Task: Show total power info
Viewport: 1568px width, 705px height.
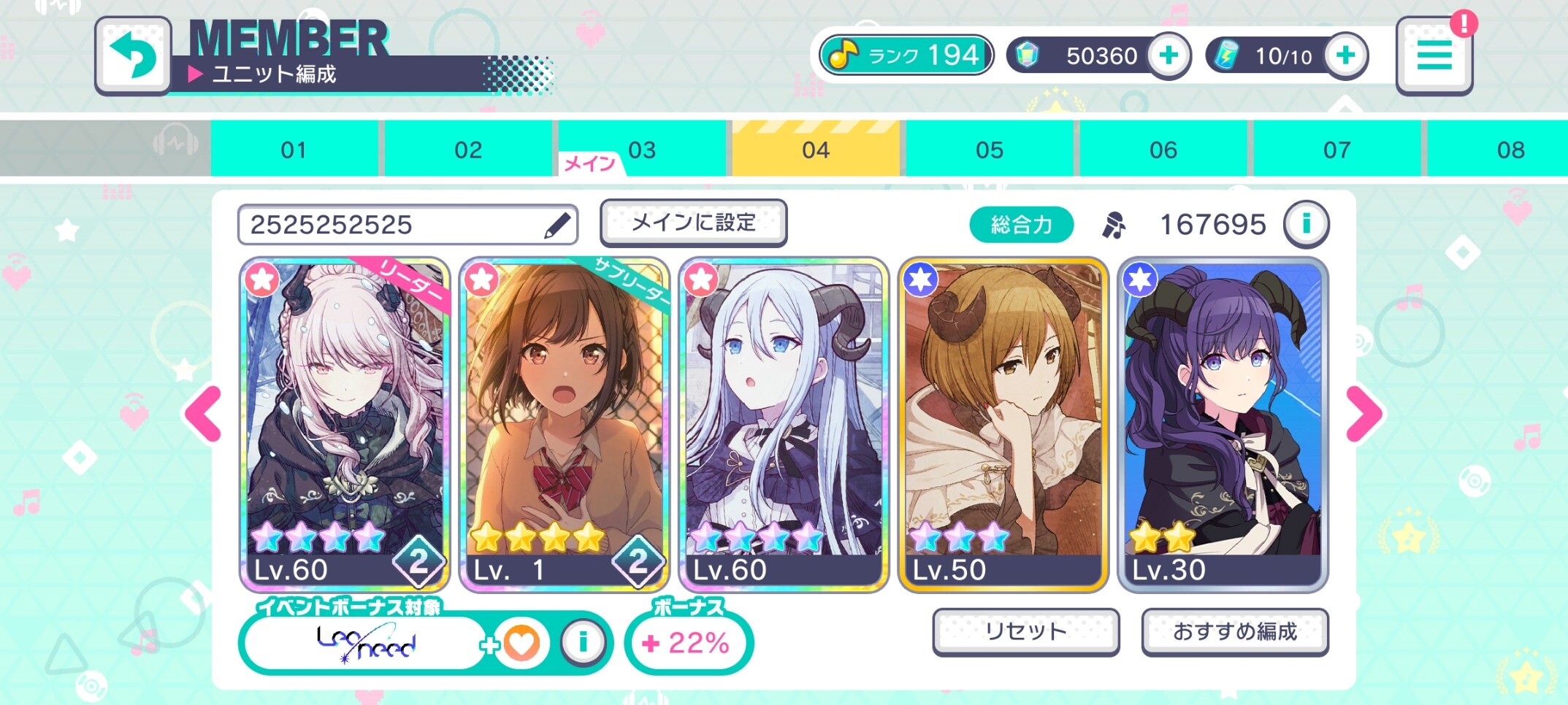Action: tap(1306, 224)
